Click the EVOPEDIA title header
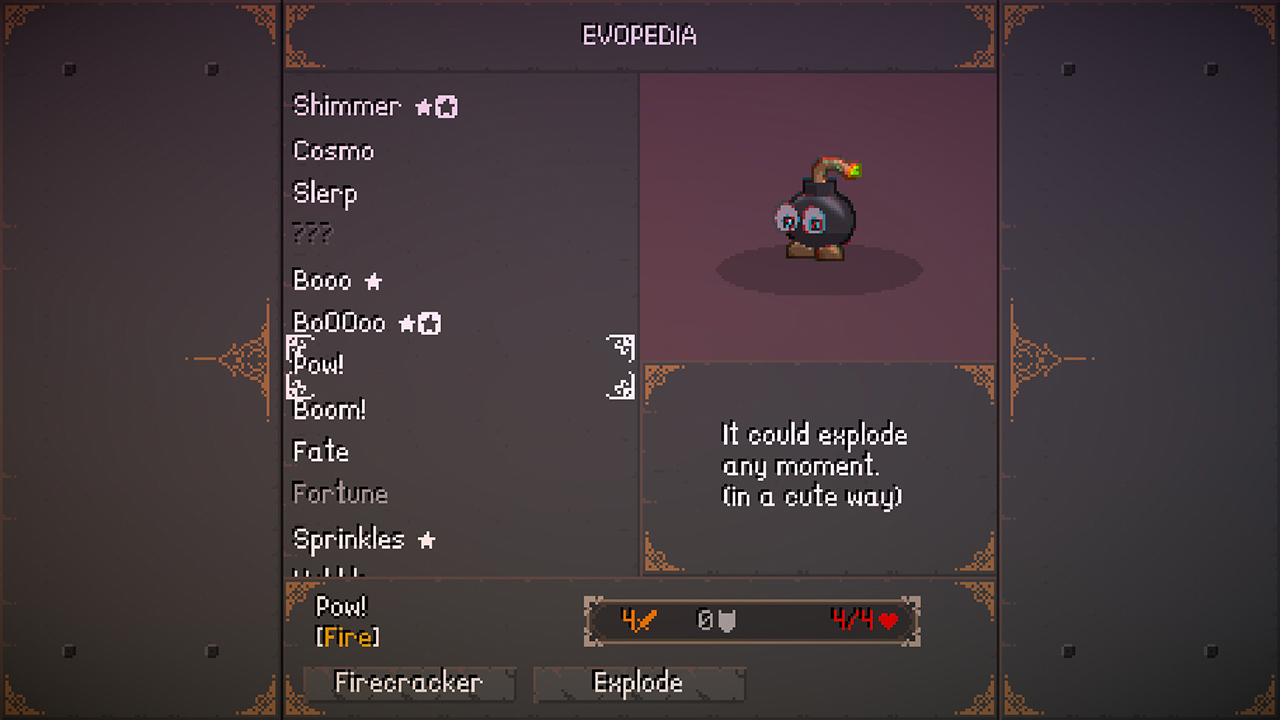Screen dimensions: 1280x720 coord(640,35)
